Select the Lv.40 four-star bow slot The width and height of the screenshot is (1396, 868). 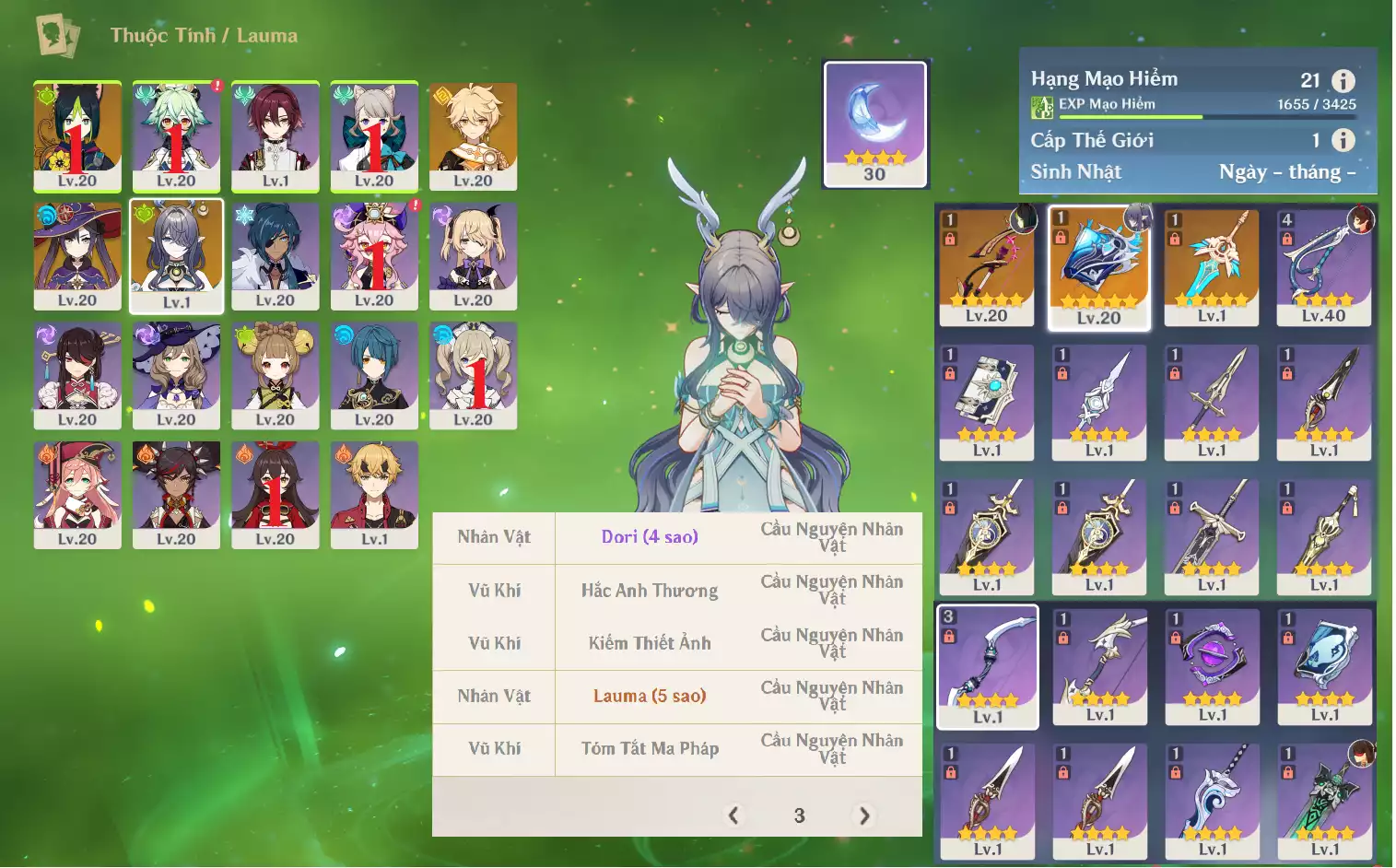1324,266
